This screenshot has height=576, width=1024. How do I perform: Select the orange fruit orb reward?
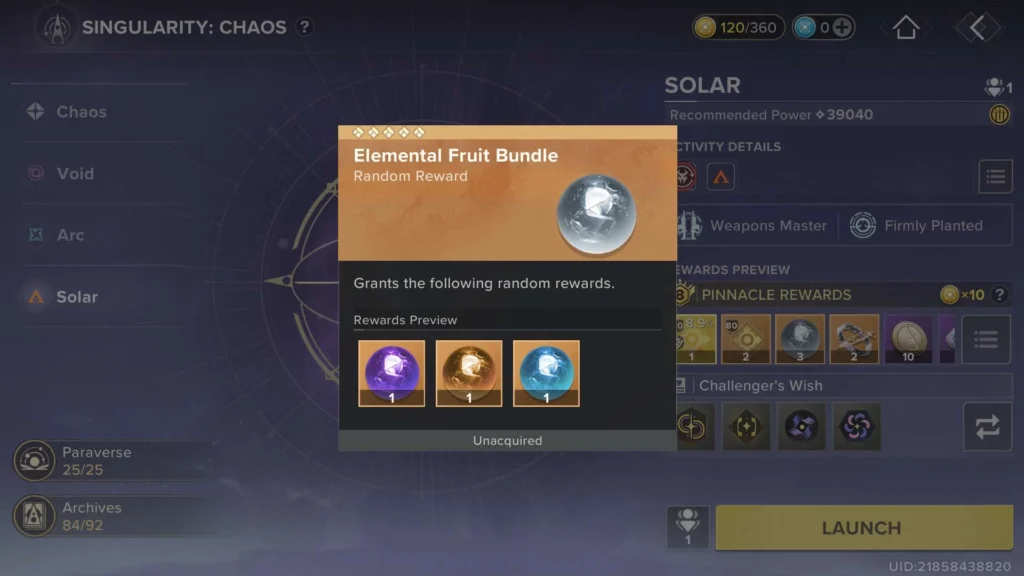coord(469,373)
